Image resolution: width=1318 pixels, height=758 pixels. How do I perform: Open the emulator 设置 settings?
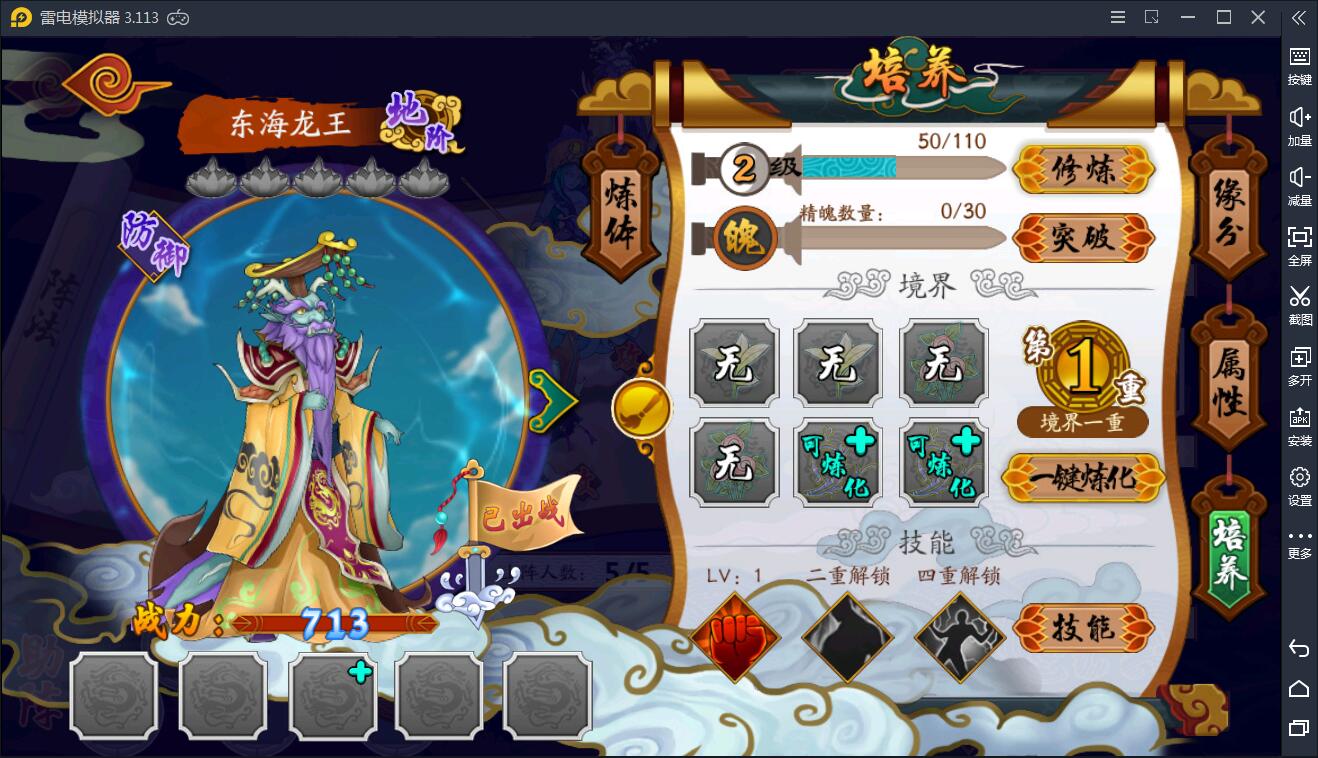[x=1299, y=485]
